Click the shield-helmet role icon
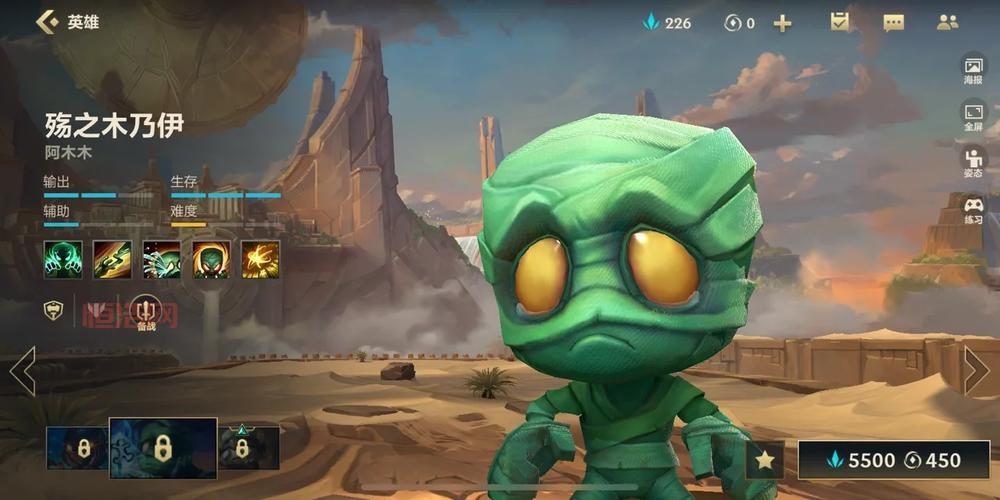The width and height of the screenshot is (1000, 500). tap(53, 311)
